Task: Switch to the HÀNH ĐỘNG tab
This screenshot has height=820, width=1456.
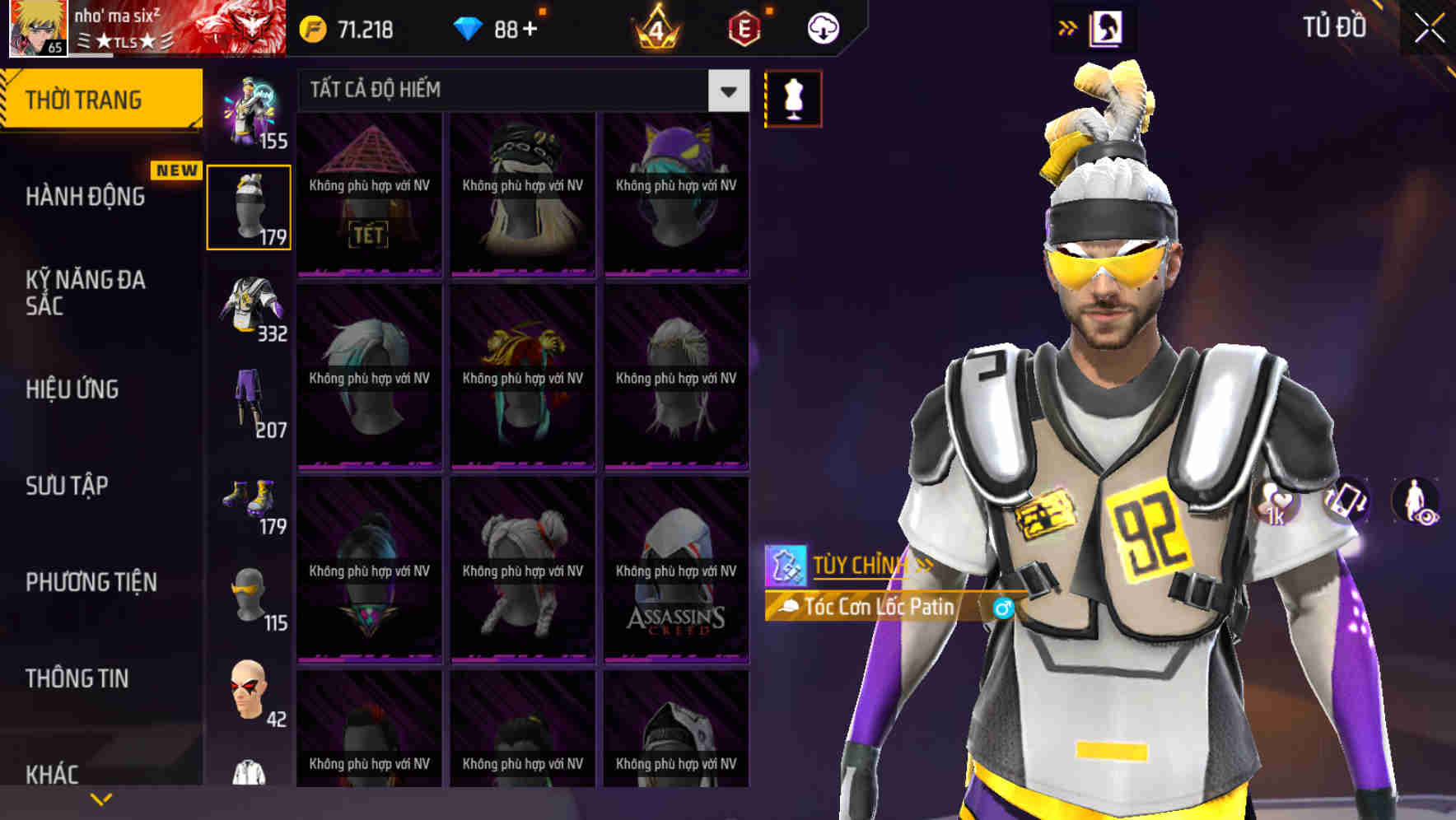Action: 86,197
